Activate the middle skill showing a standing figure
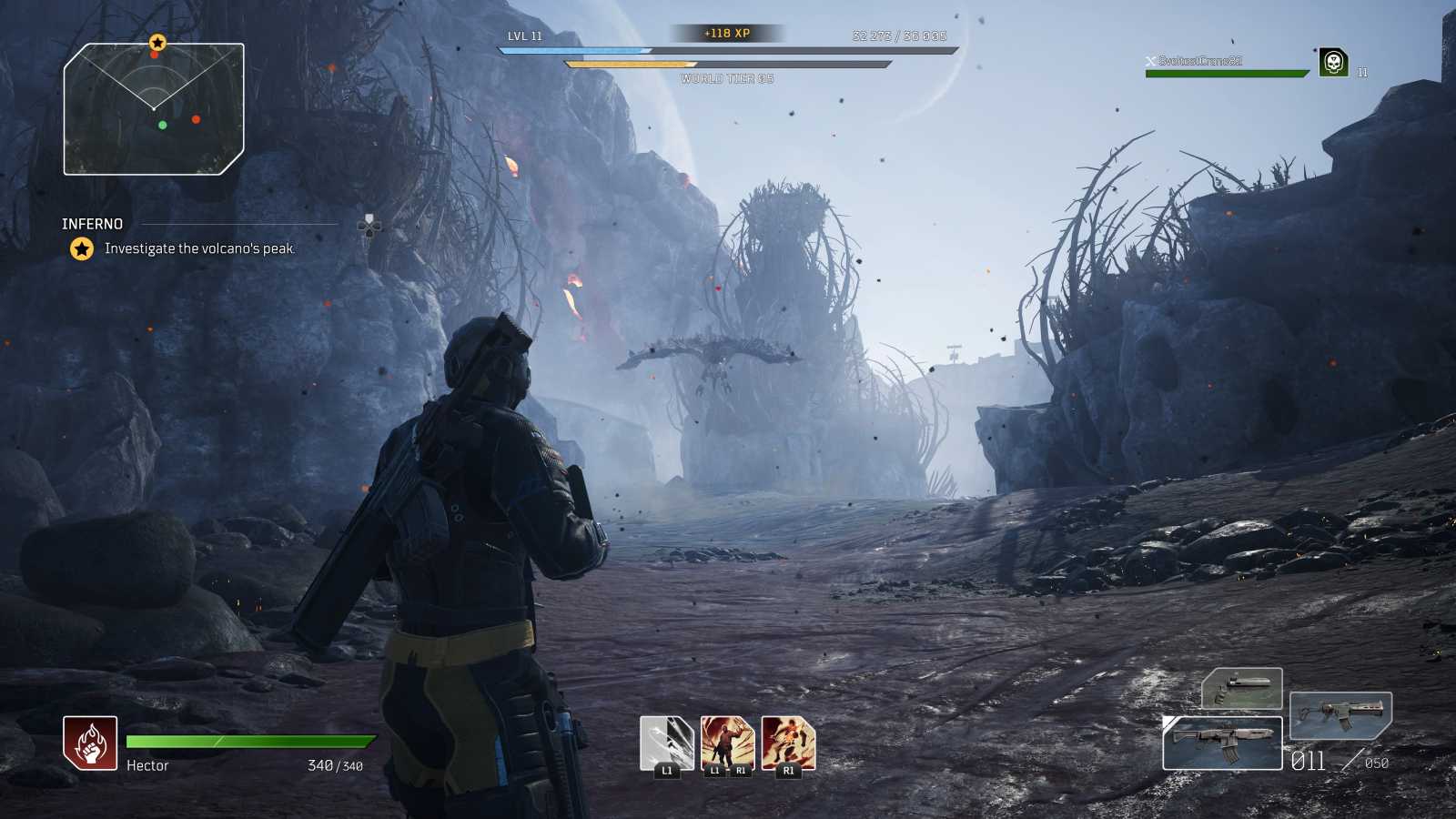 727,743
